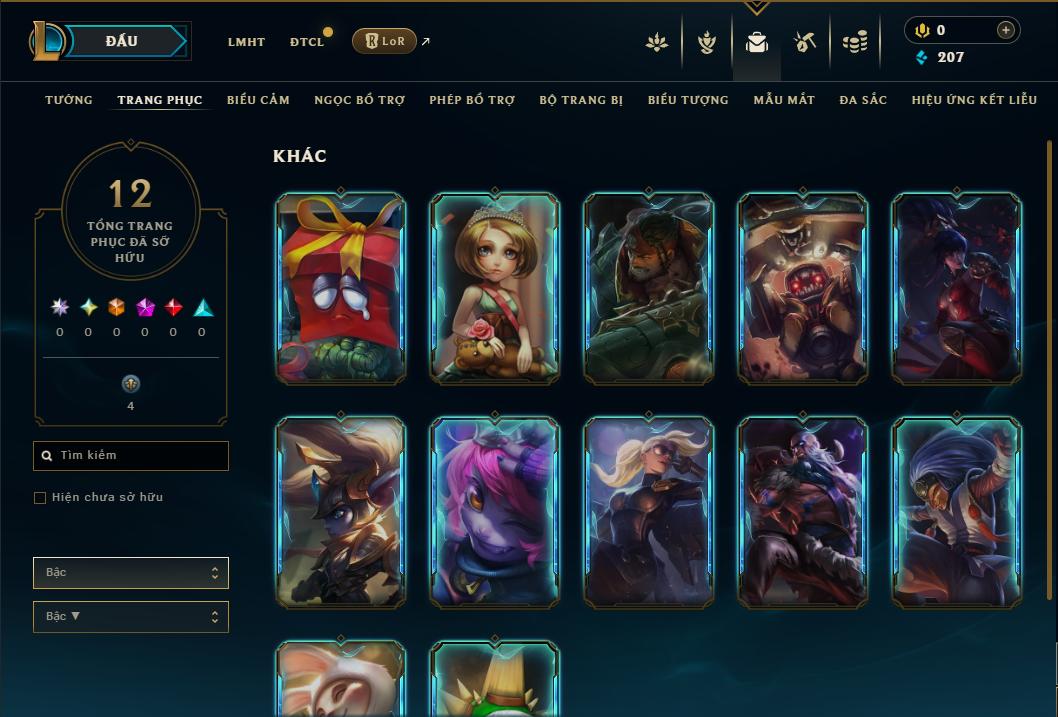This screenshot has height=717, width=1058.
Task: Click the plus button to buy RP
Action: point(1005,31)
